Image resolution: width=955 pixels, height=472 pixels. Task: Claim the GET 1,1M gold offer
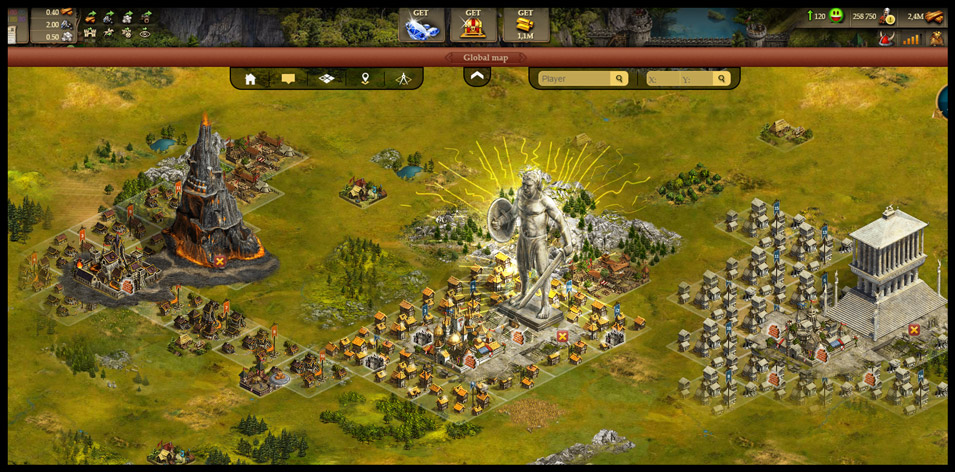point(525,25)
